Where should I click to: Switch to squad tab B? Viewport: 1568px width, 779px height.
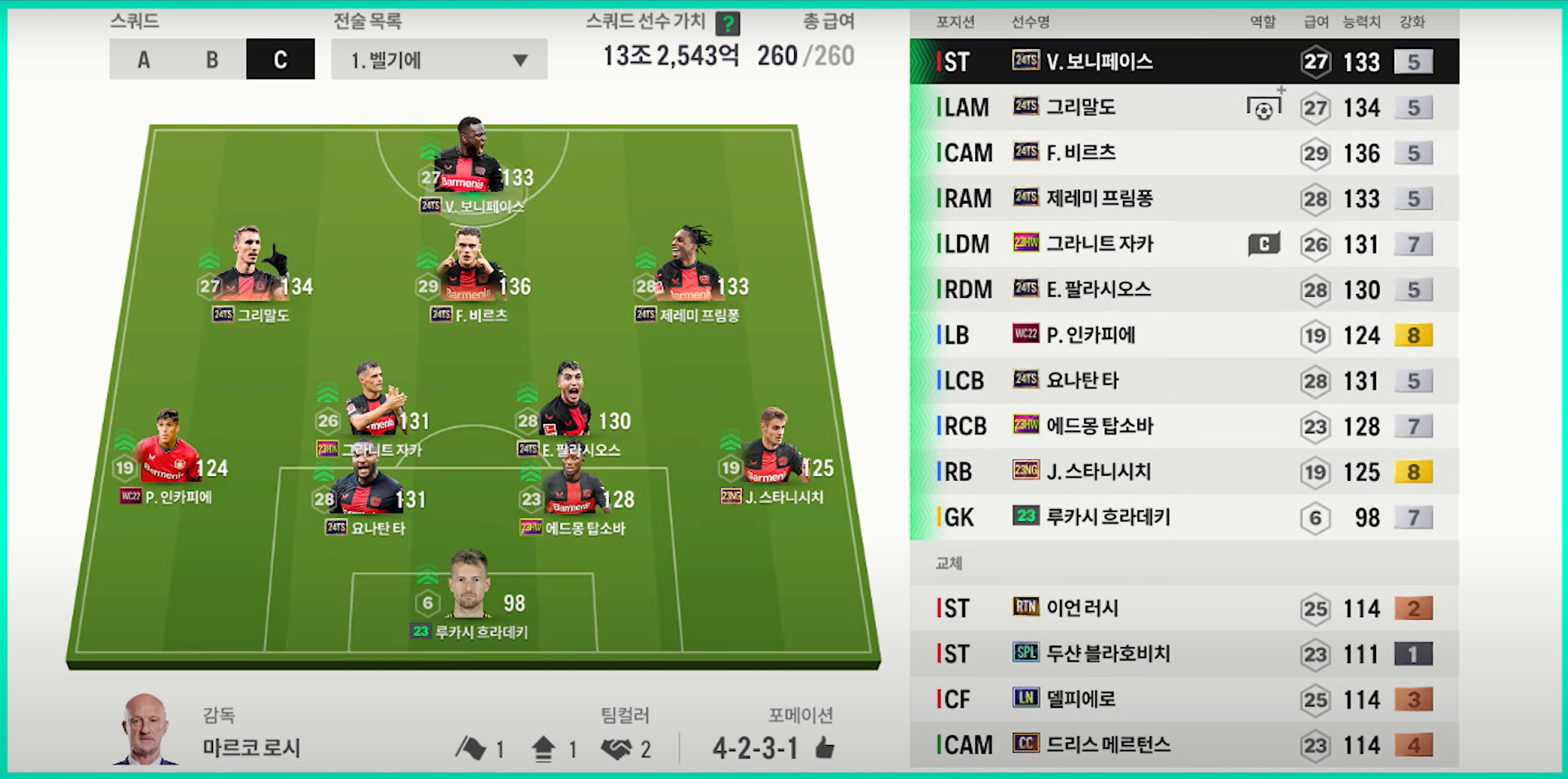pyautogui.click(x=212, y=60)
